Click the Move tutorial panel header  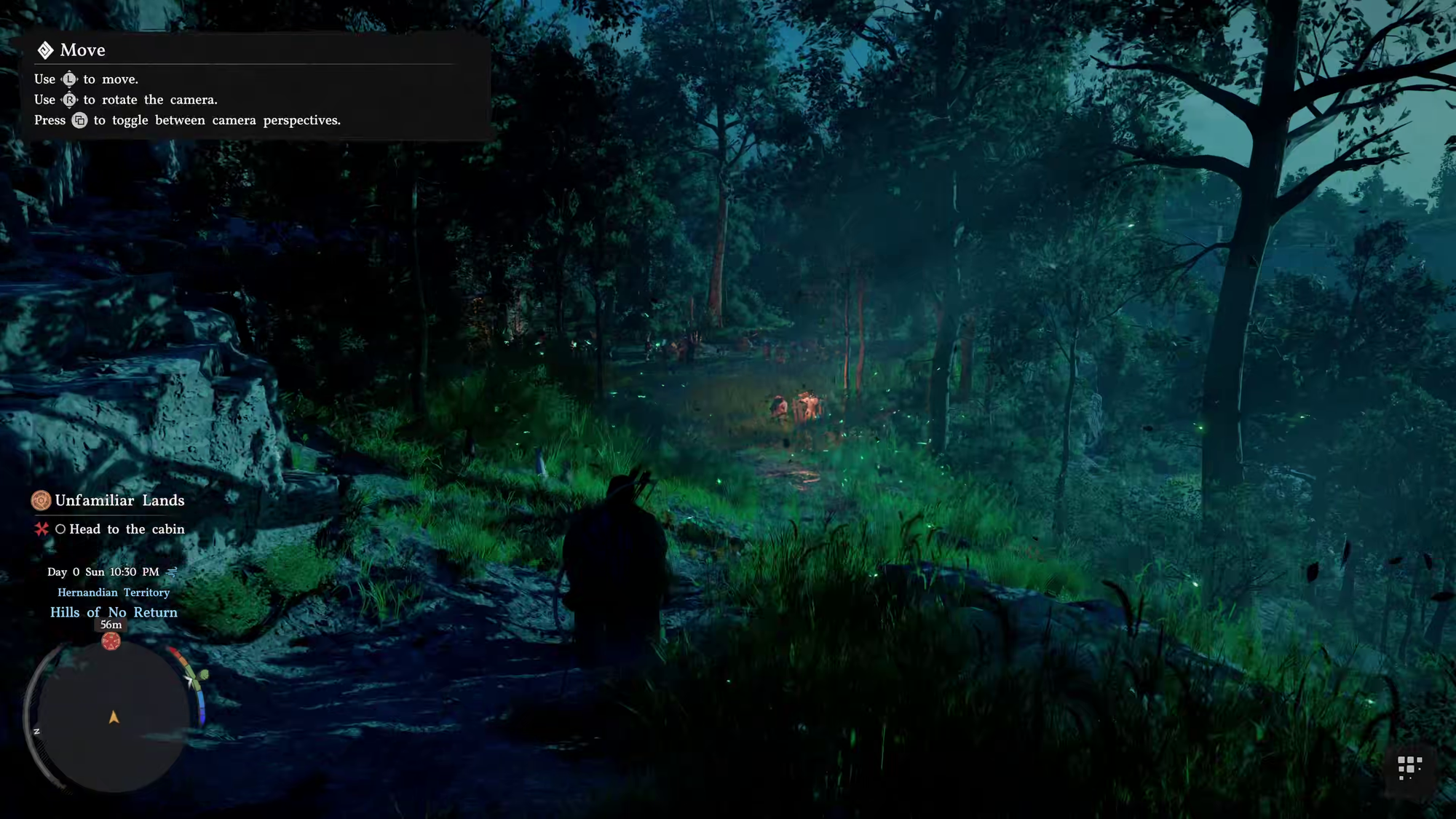[x=82, y=50]
